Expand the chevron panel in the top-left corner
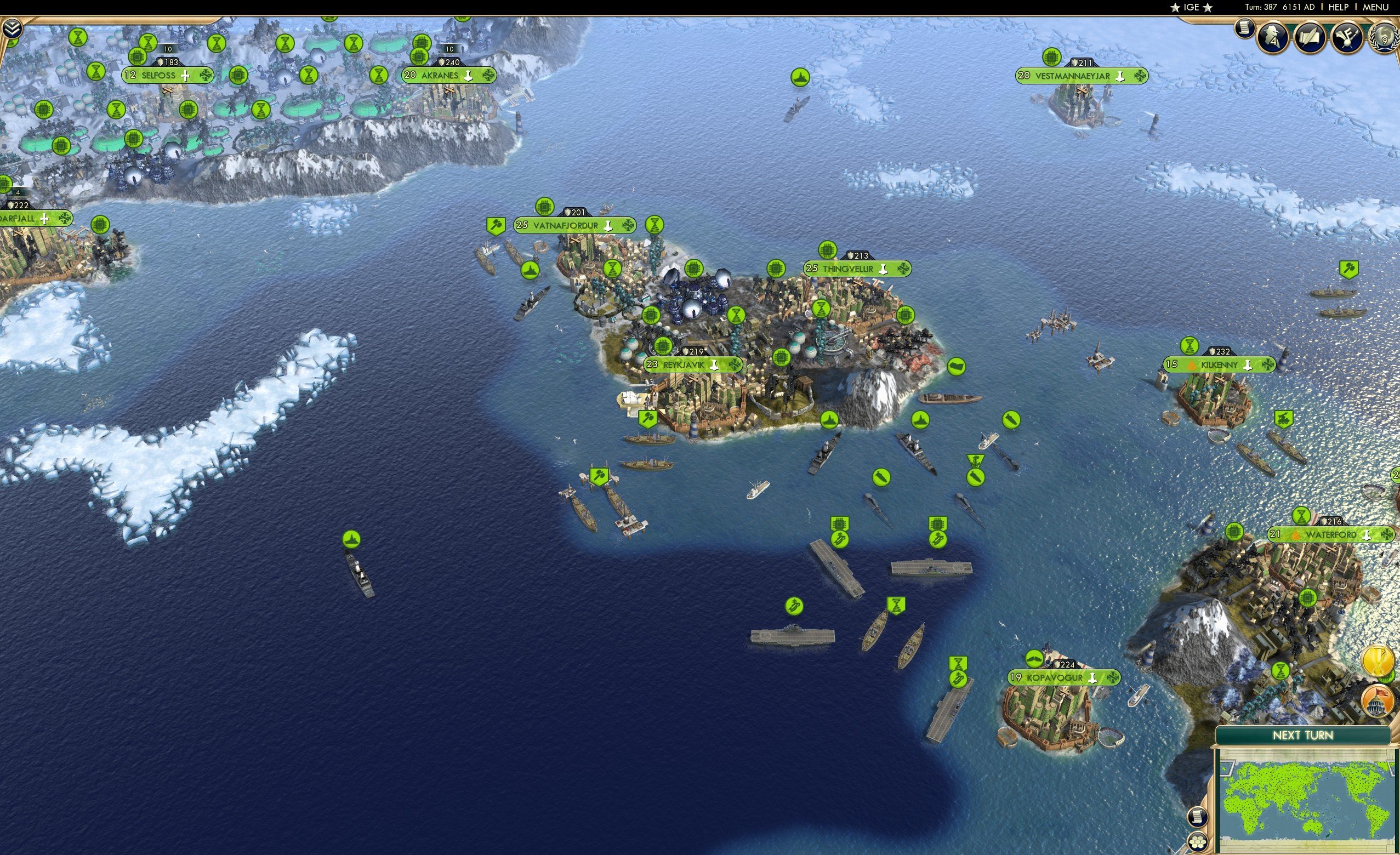The image size is (1400, 855). point(13,27)
